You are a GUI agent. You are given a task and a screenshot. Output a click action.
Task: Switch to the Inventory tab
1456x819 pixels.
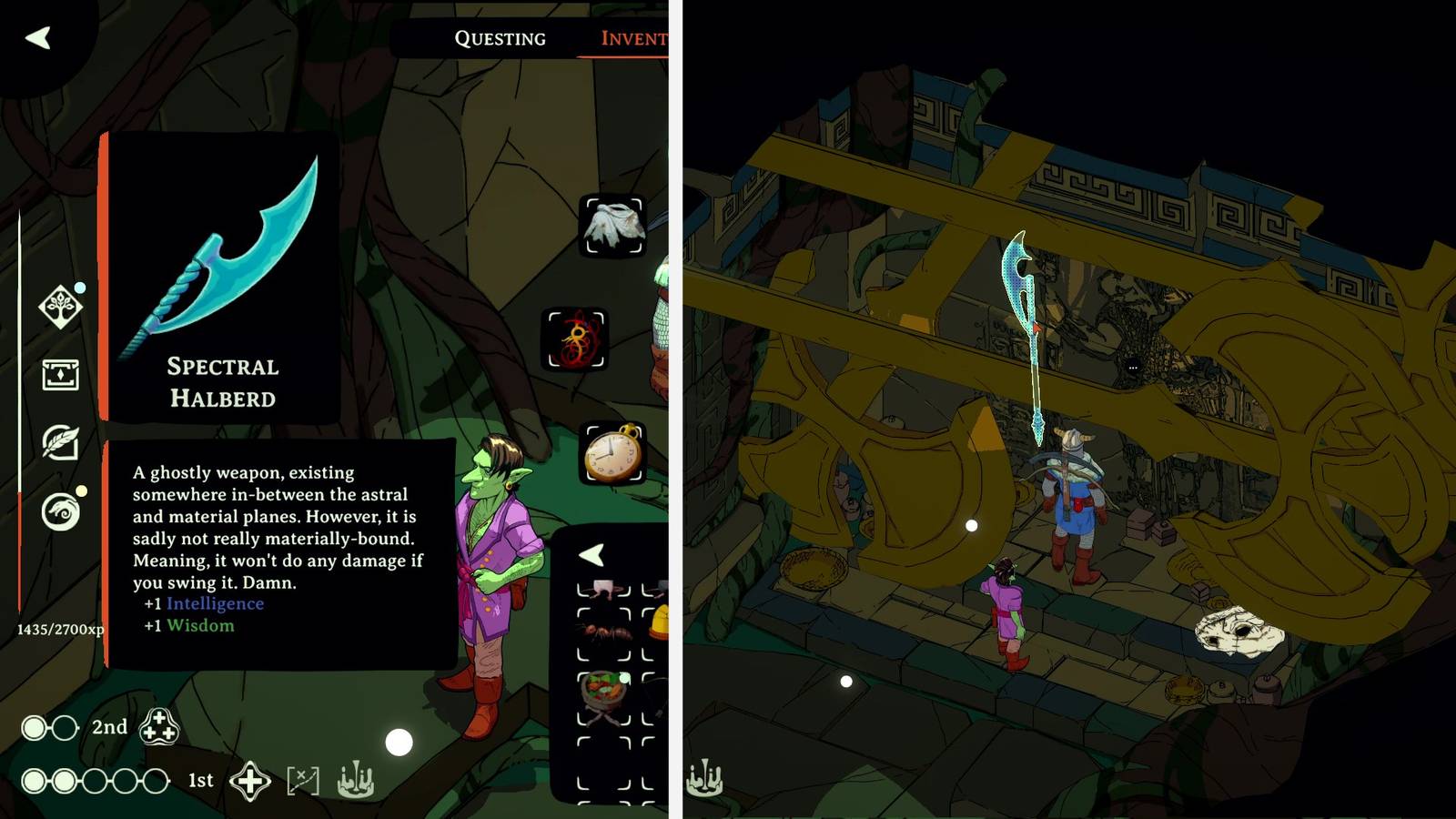pyautogui.click(x=637, y=38)
